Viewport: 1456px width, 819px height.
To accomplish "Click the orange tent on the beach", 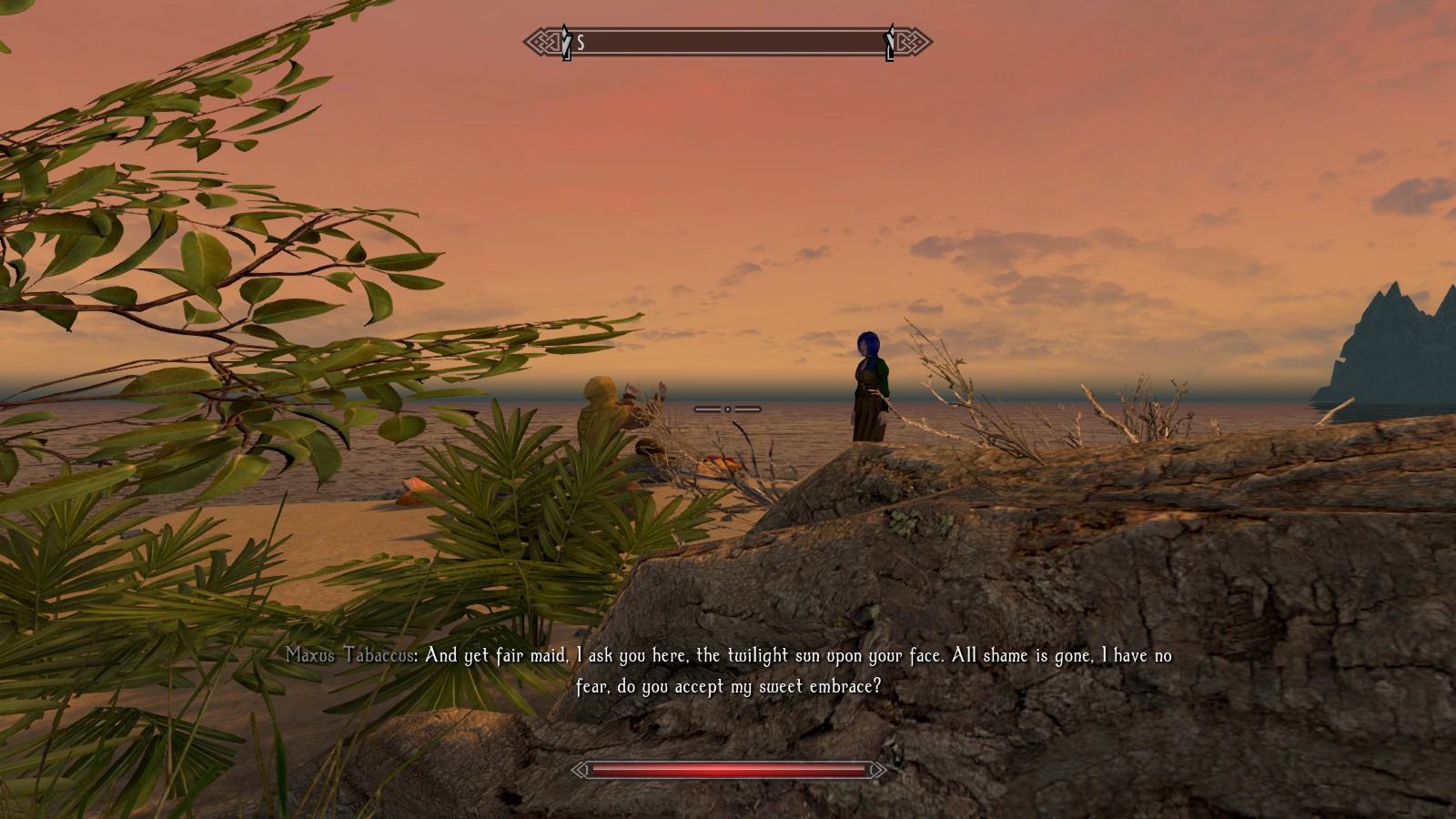I will [723, 466].
